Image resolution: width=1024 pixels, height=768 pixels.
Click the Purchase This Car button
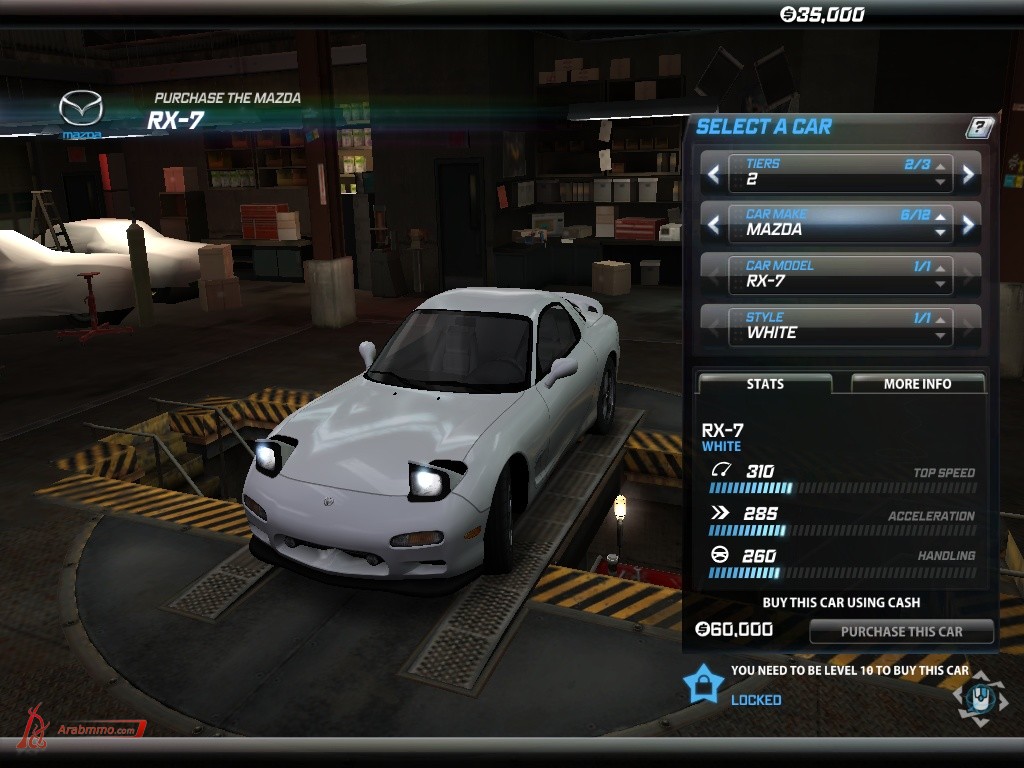point(901,631)
